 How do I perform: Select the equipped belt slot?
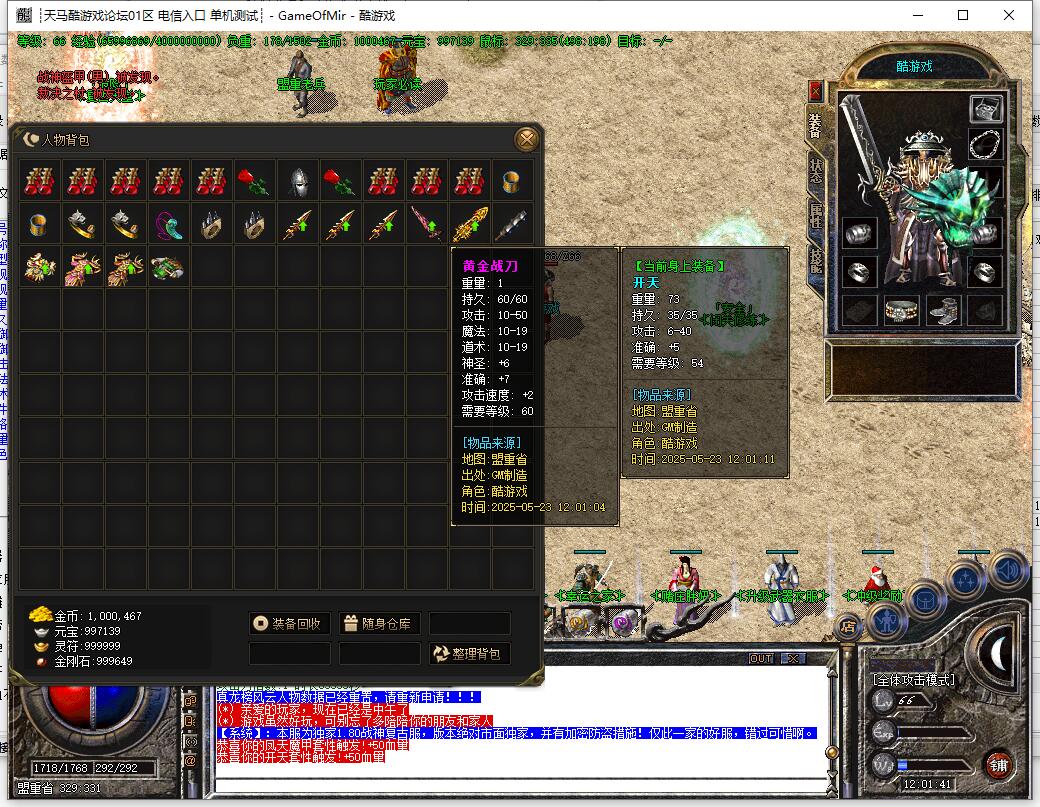[901, 310]
